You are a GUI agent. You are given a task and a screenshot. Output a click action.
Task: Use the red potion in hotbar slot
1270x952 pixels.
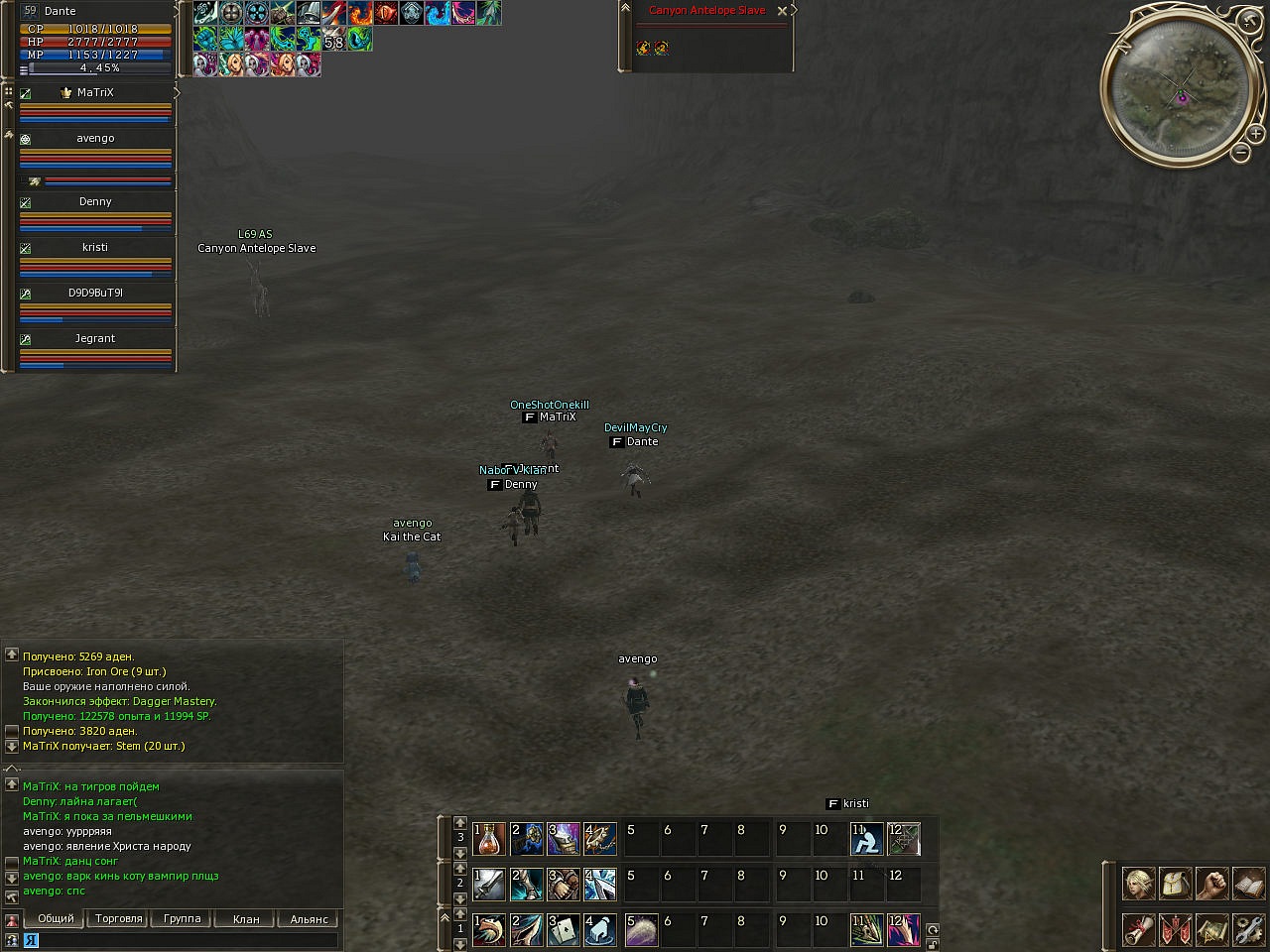point(489,839)
